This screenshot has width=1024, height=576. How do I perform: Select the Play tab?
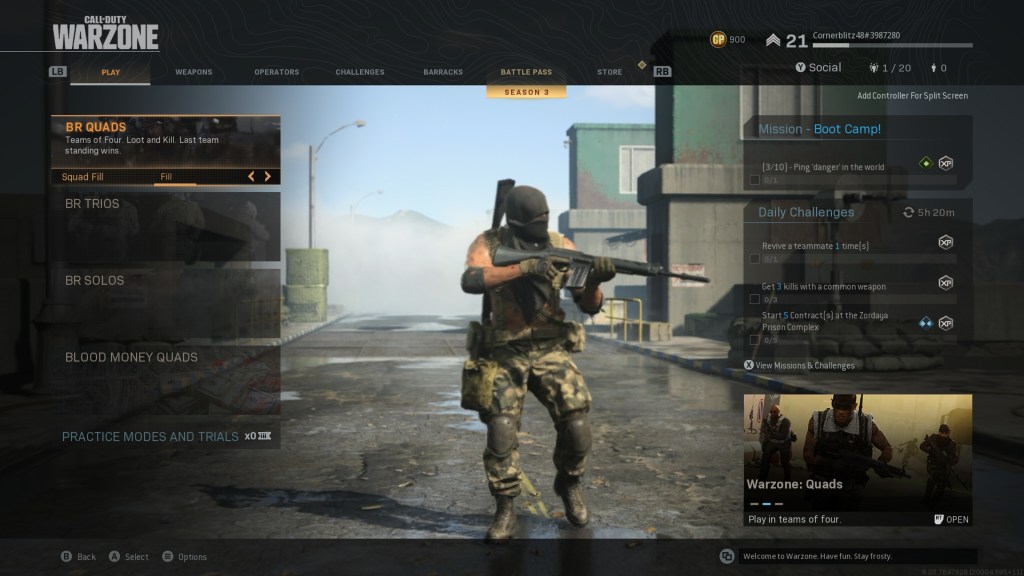coord(110,72)
